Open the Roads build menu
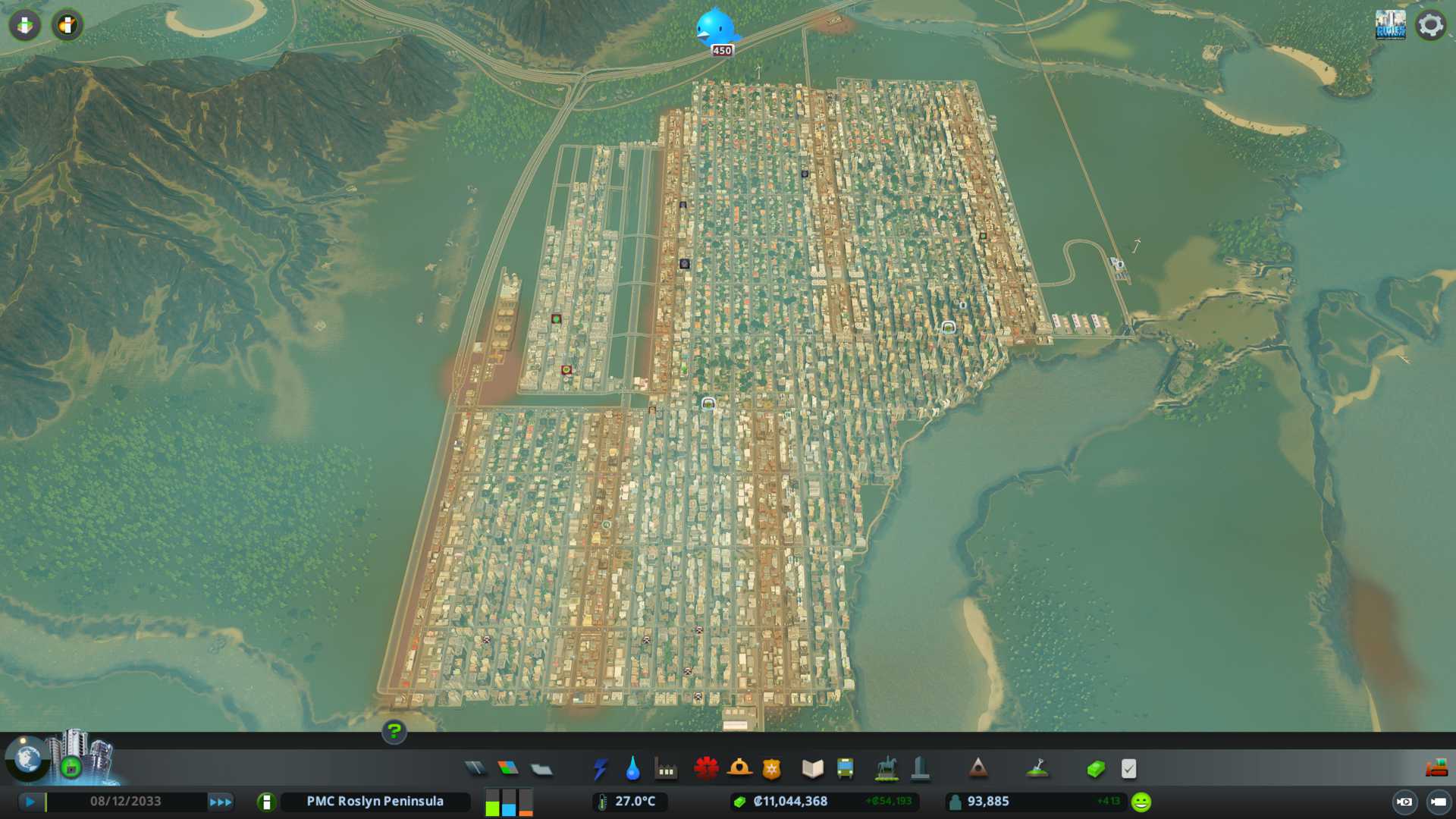 [475, 769]
